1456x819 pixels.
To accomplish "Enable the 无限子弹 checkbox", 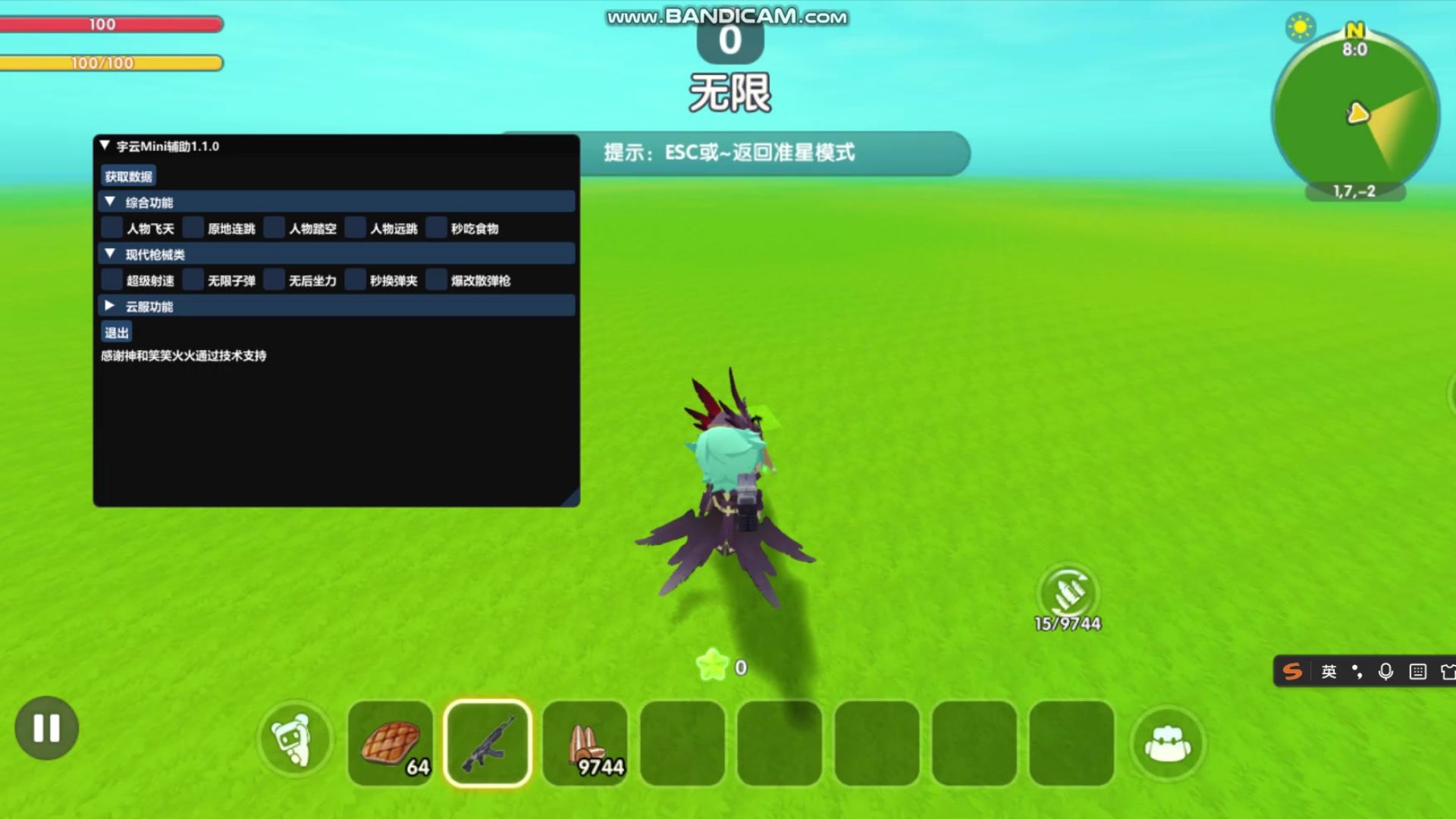I will 193,280.
